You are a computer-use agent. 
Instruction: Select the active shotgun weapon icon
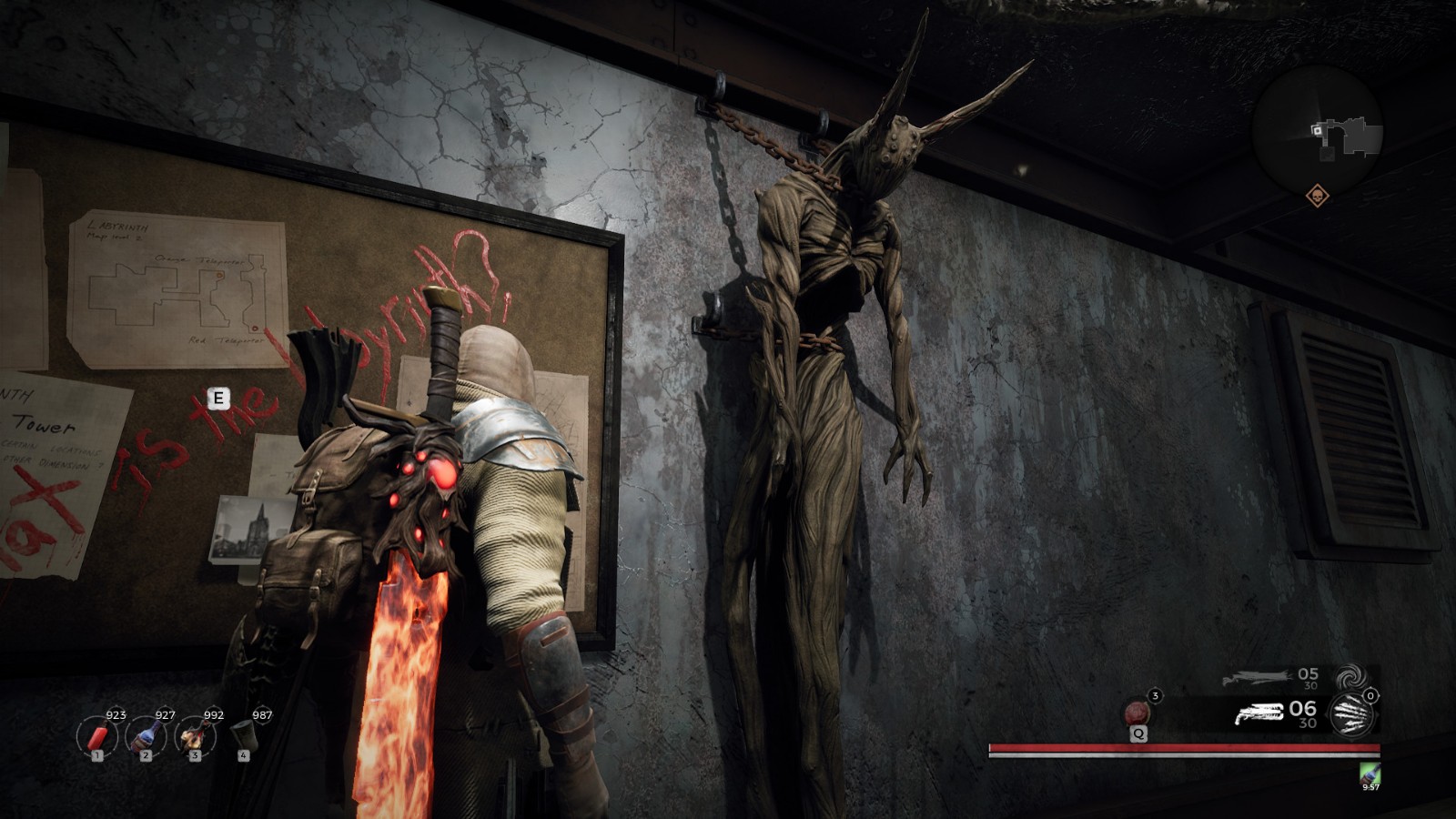(x=1259, y=714)
